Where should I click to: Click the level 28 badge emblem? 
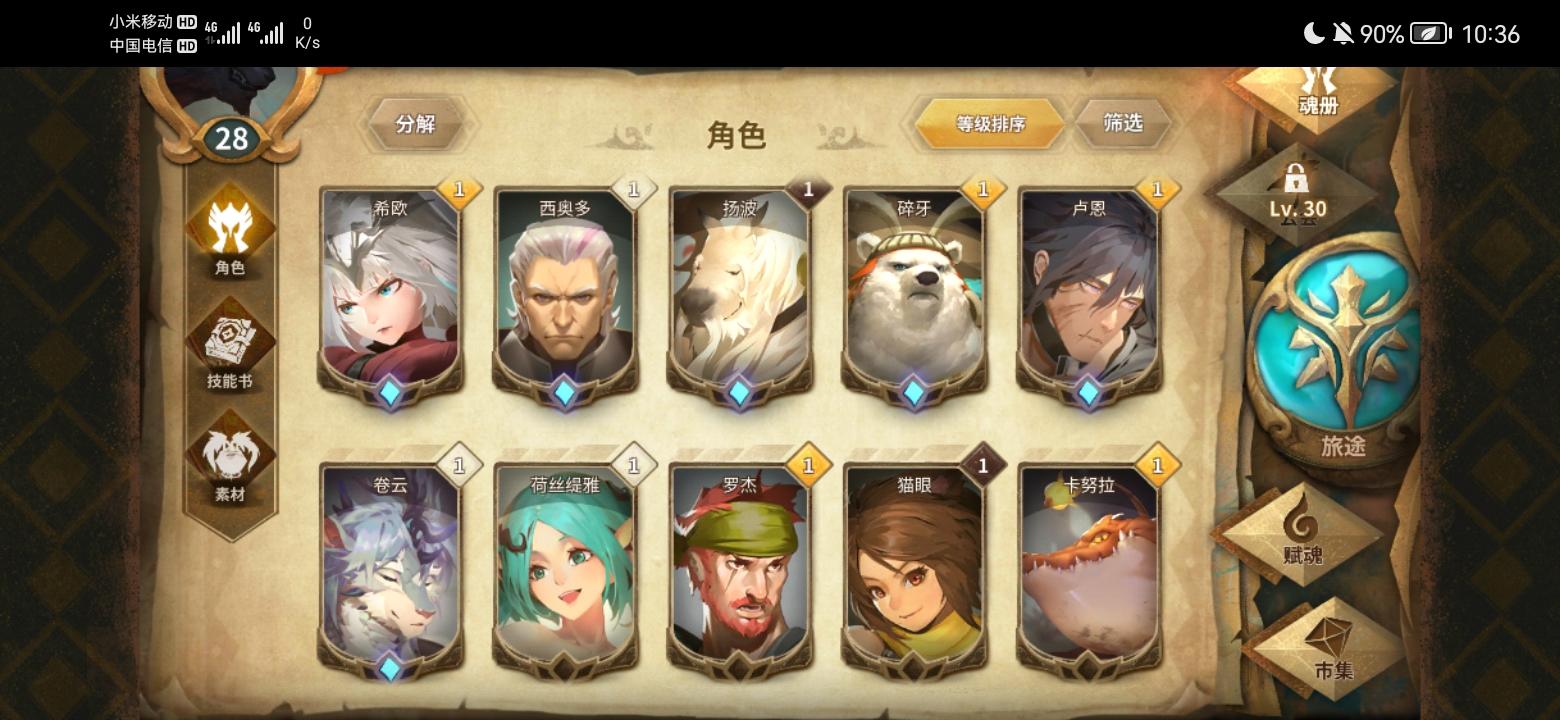click(232, 139)
